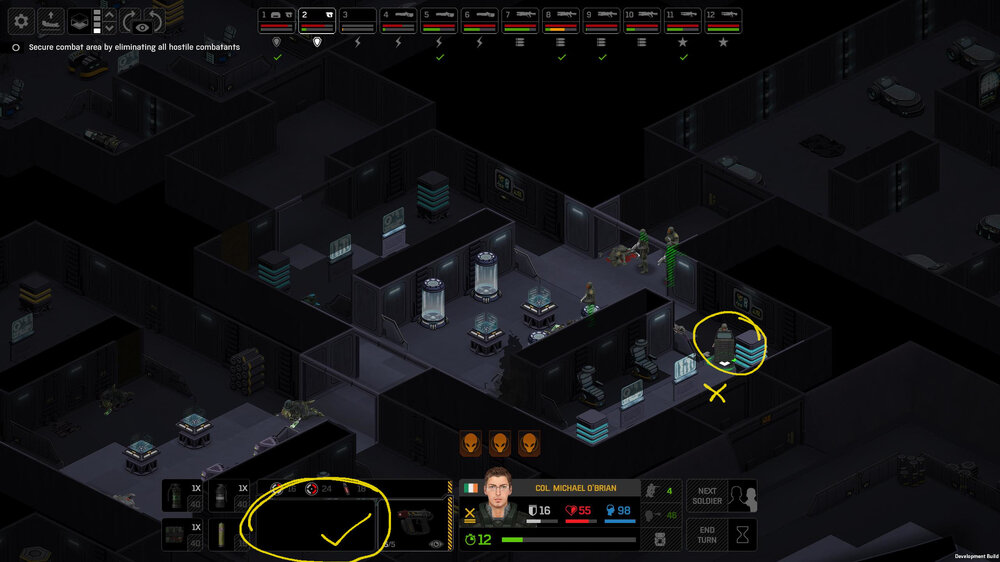Viewport: 1000px width, 562px height.
Task: Click the abort mission dropship button
Action: coord(50,20)
